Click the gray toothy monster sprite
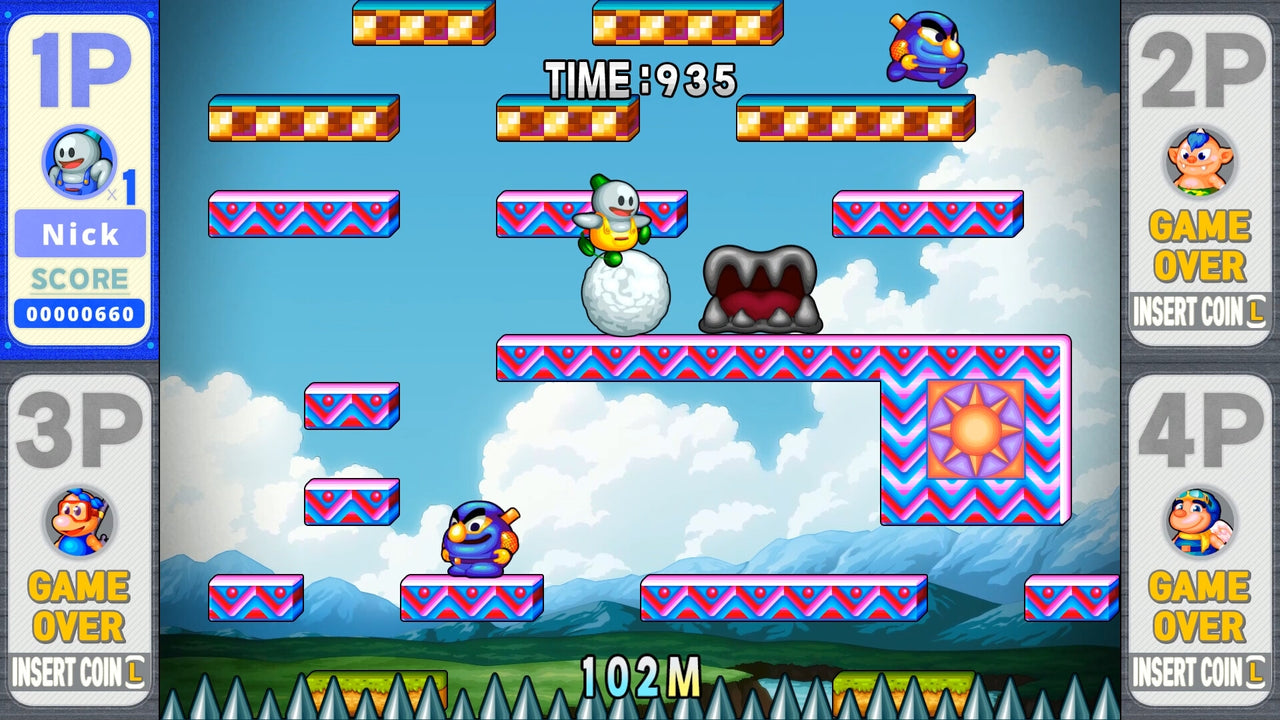 point(760,290)
